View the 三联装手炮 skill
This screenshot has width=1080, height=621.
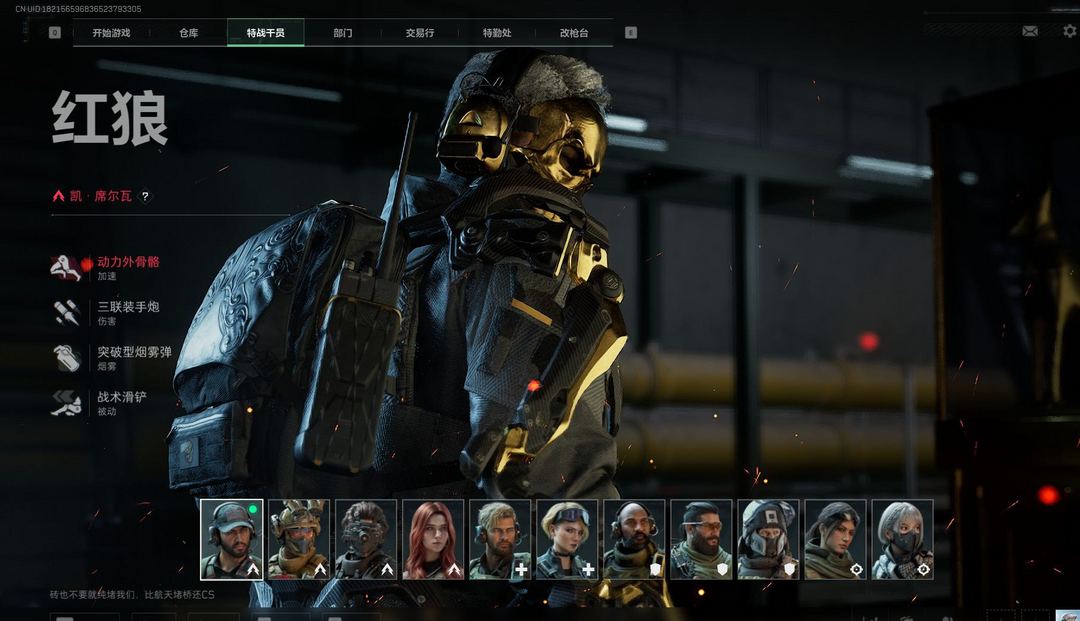127,307
